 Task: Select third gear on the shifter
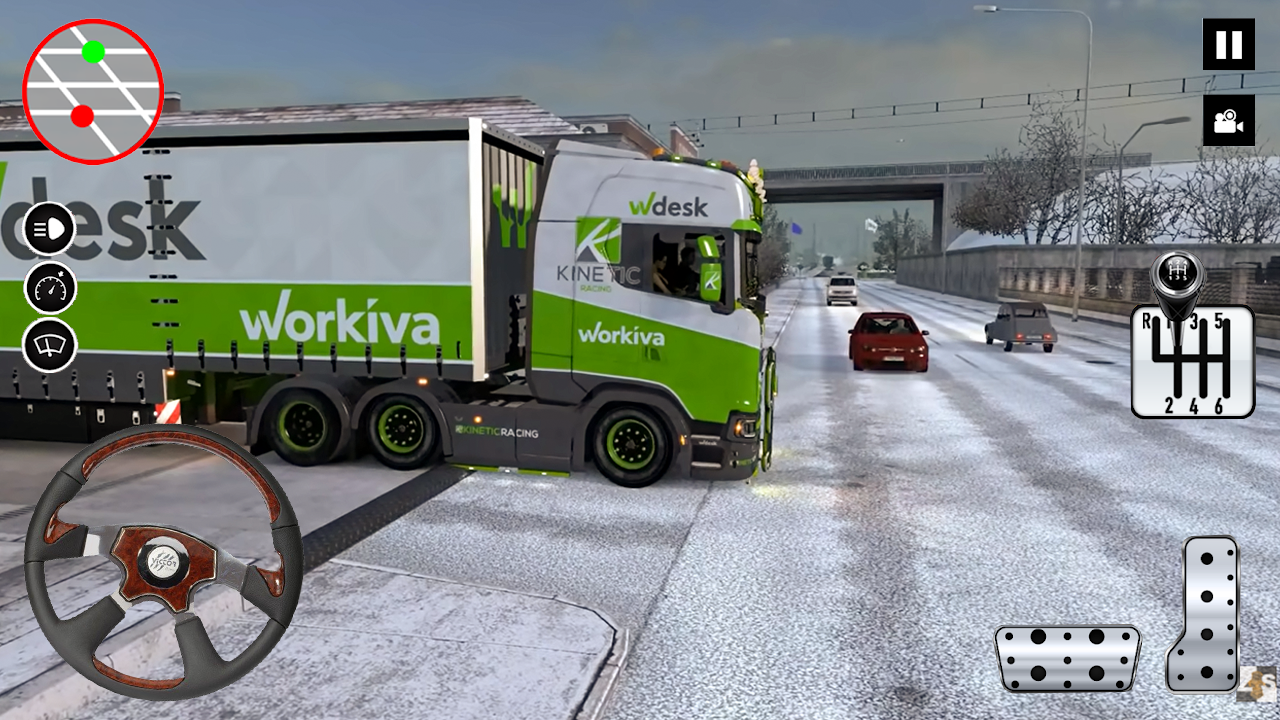pos(1193,322)
